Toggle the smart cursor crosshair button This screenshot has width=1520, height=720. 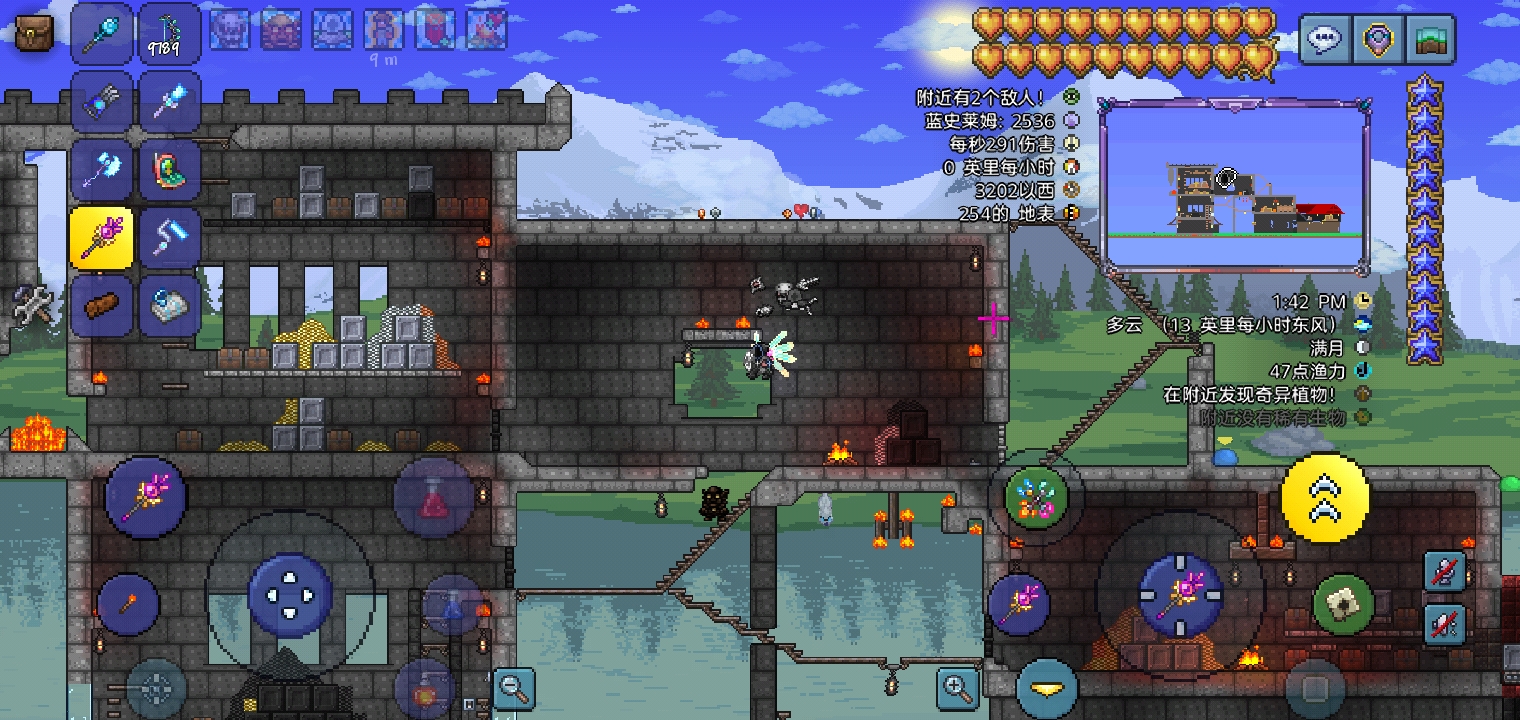click(x=156, y=689)
